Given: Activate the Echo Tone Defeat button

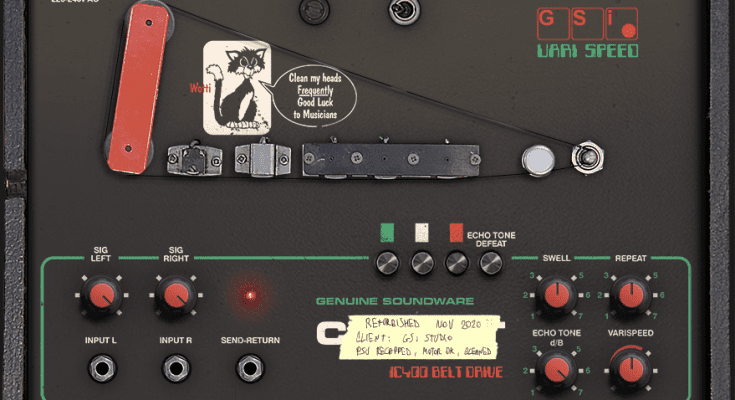Looking at the screenshot, I should 490,263.
